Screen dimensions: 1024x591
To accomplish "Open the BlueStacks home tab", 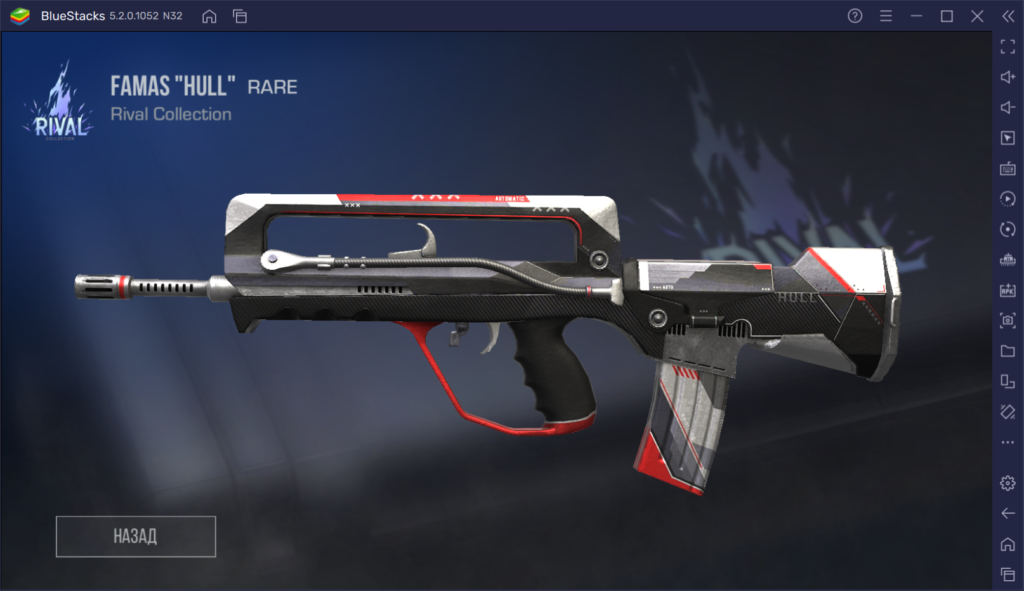I will (209, 16).
